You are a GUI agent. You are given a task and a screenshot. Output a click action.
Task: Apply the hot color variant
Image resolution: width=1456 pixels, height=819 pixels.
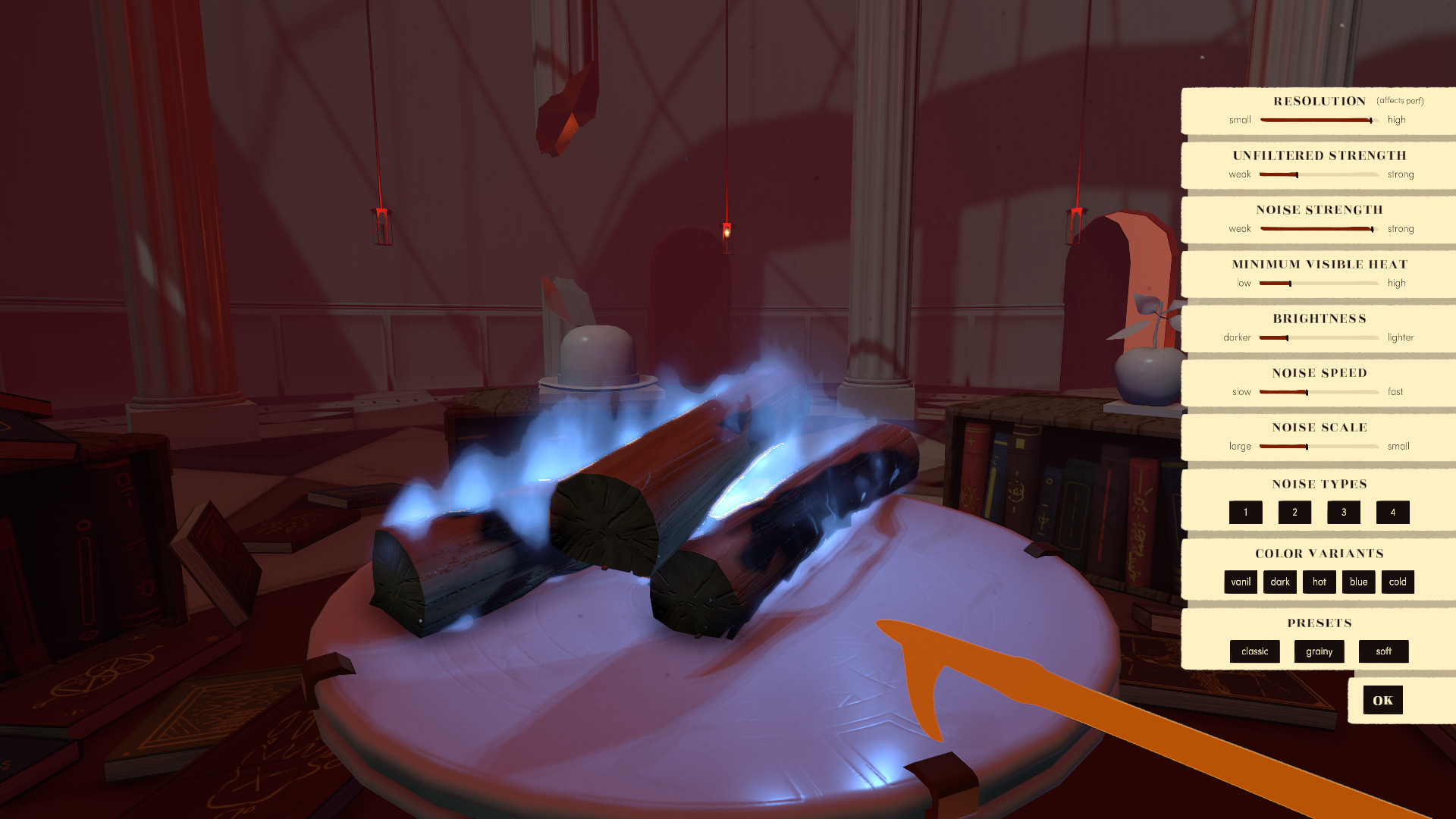point(1319,582)
